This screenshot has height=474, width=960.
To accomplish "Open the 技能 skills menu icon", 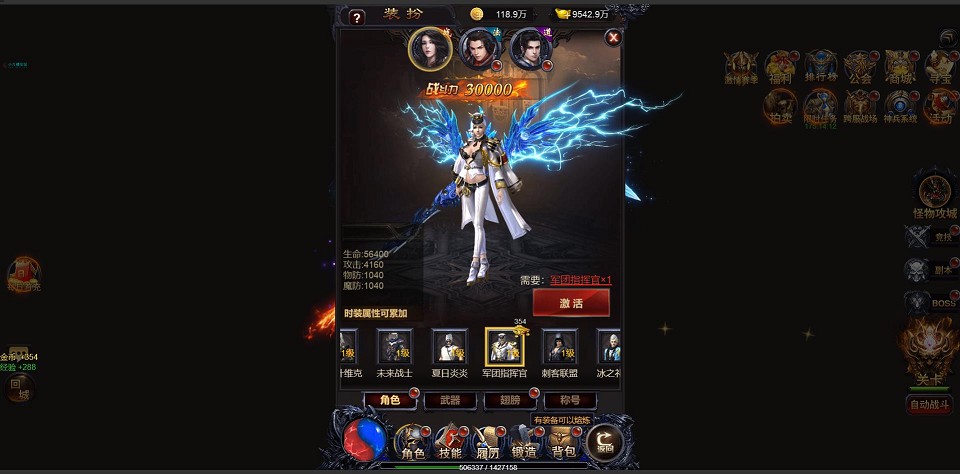I will [449, 441].
